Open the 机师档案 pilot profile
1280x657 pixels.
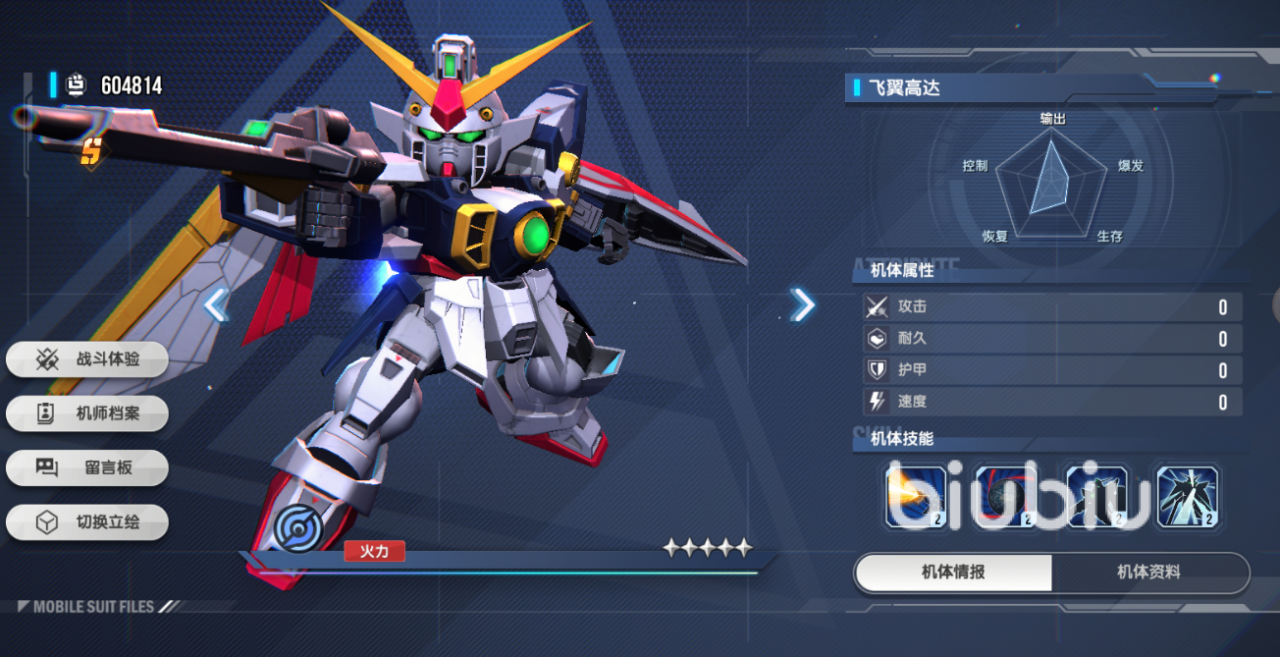[x=87, y=413]
